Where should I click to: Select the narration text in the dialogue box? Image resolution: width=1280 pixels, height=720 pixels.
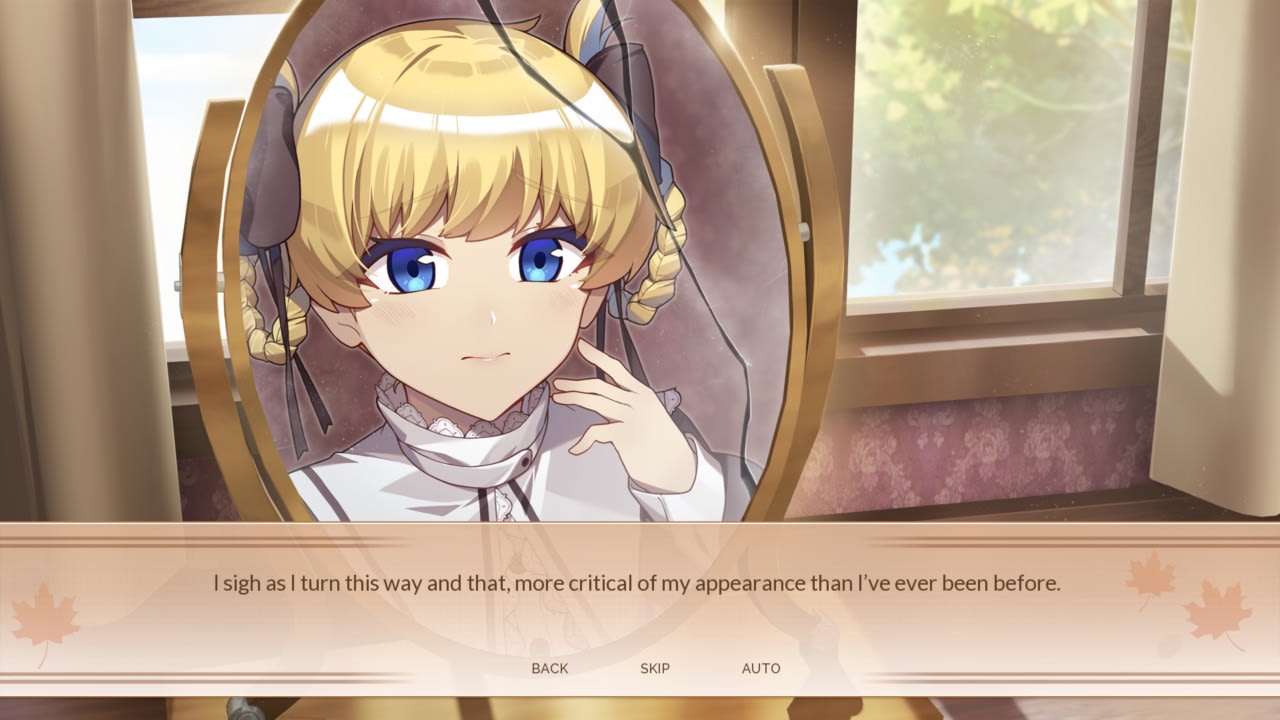pyautogui.click(x=640, y=578)
